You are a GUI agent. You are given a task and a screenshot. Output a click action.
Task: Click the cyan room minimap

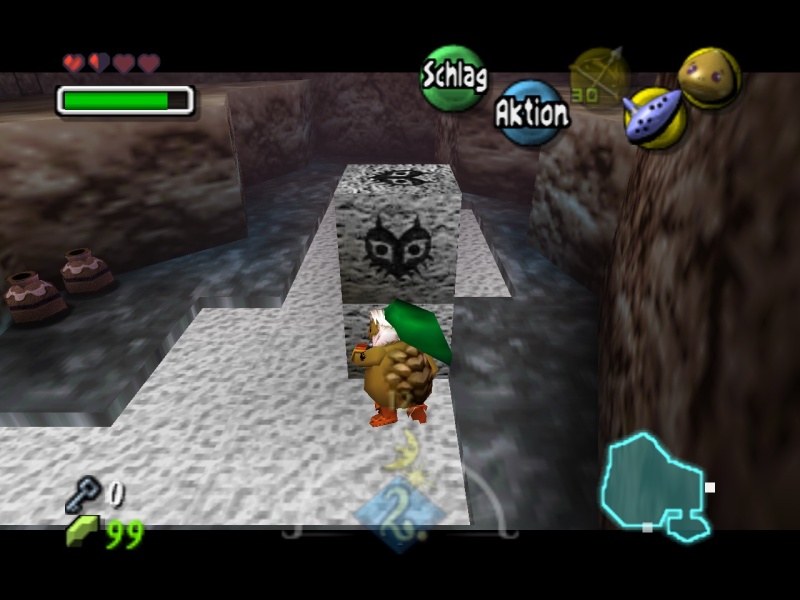(x=654, y=486)
